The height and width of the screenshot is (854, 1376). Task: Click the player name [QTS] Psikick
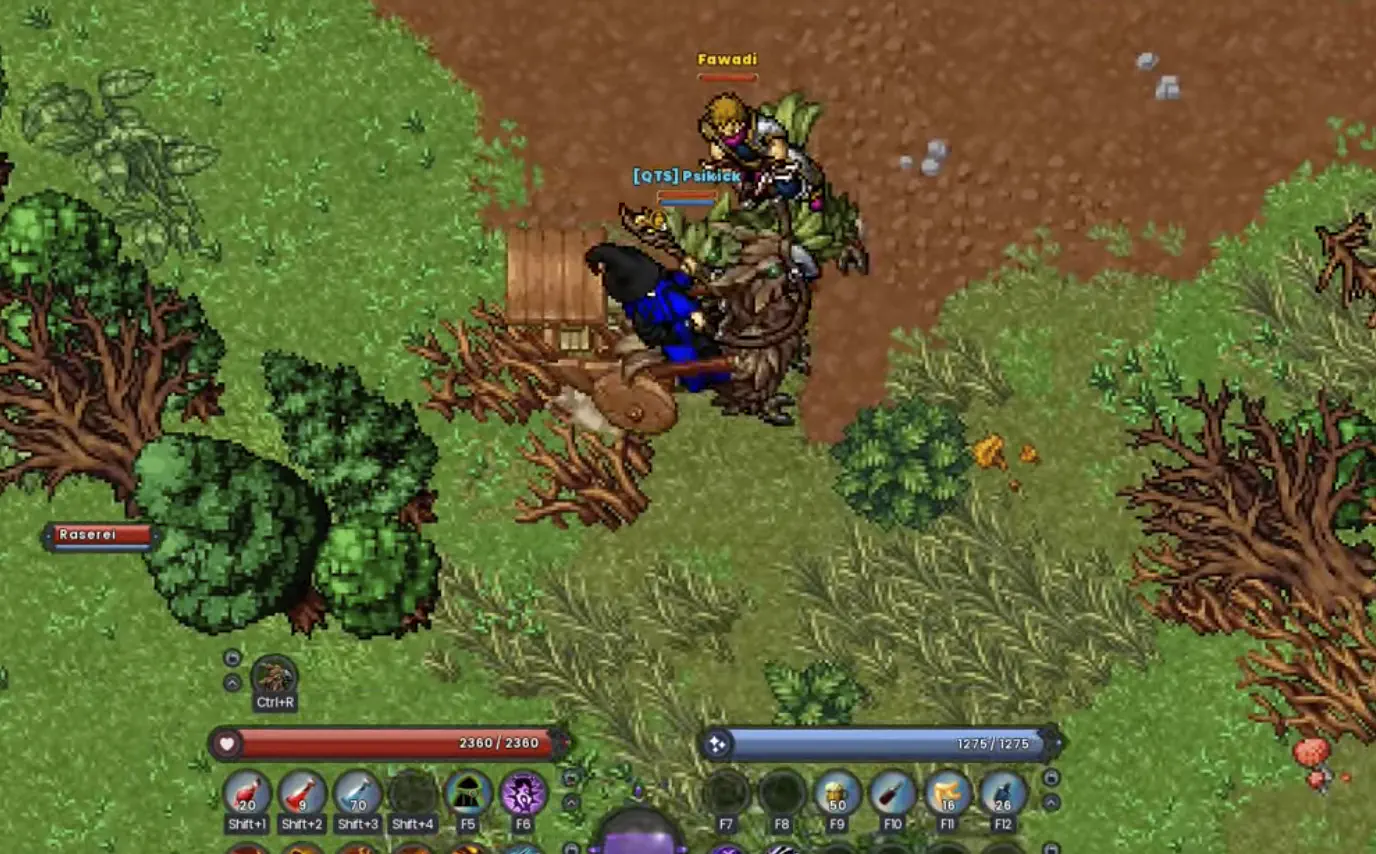(x=685, y=176)
